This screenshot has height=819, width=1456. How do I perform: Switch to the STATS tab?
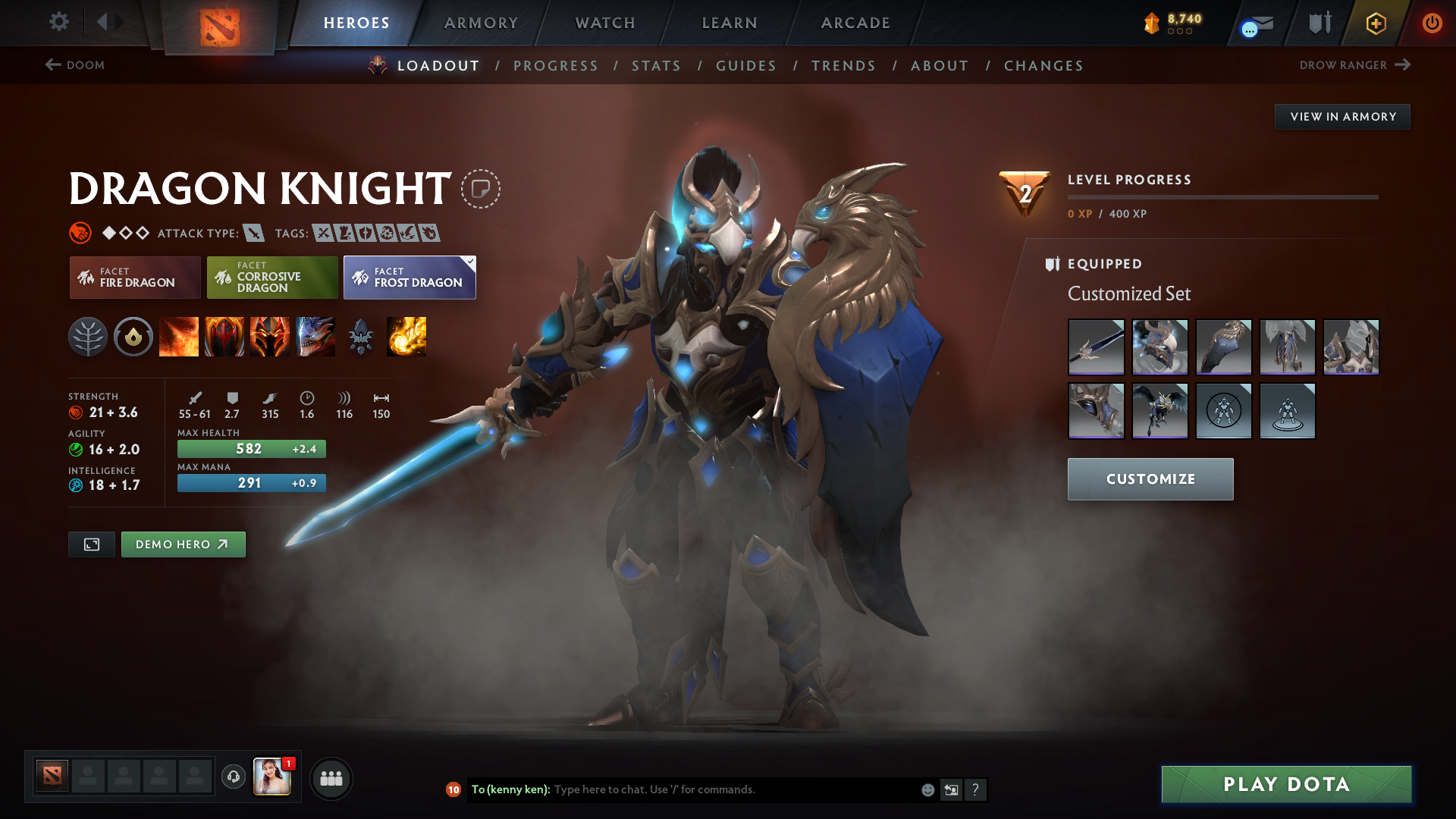(657, 66)
